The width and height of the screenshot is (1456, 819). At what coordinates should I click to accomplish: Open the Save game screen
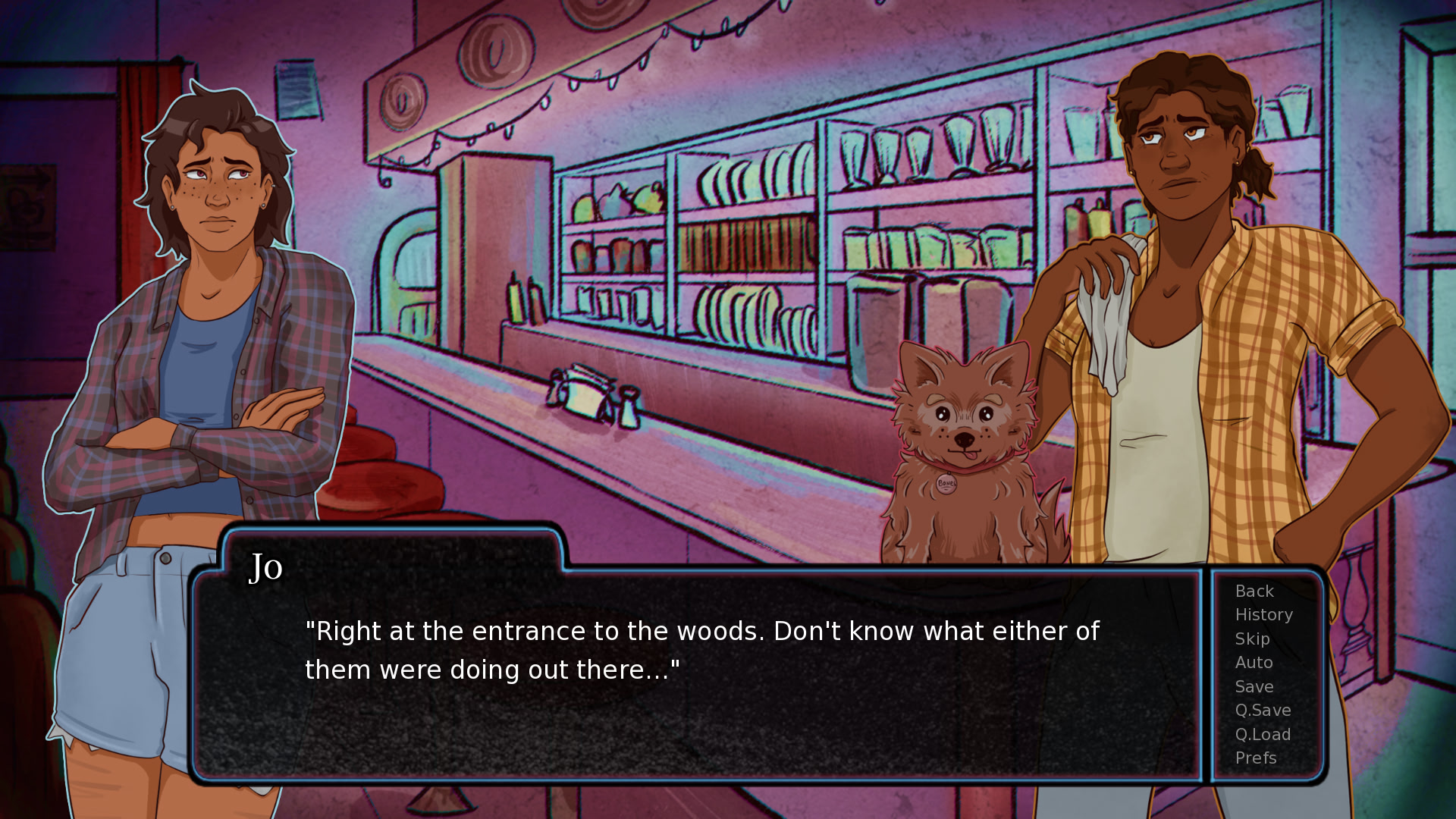1254,687
